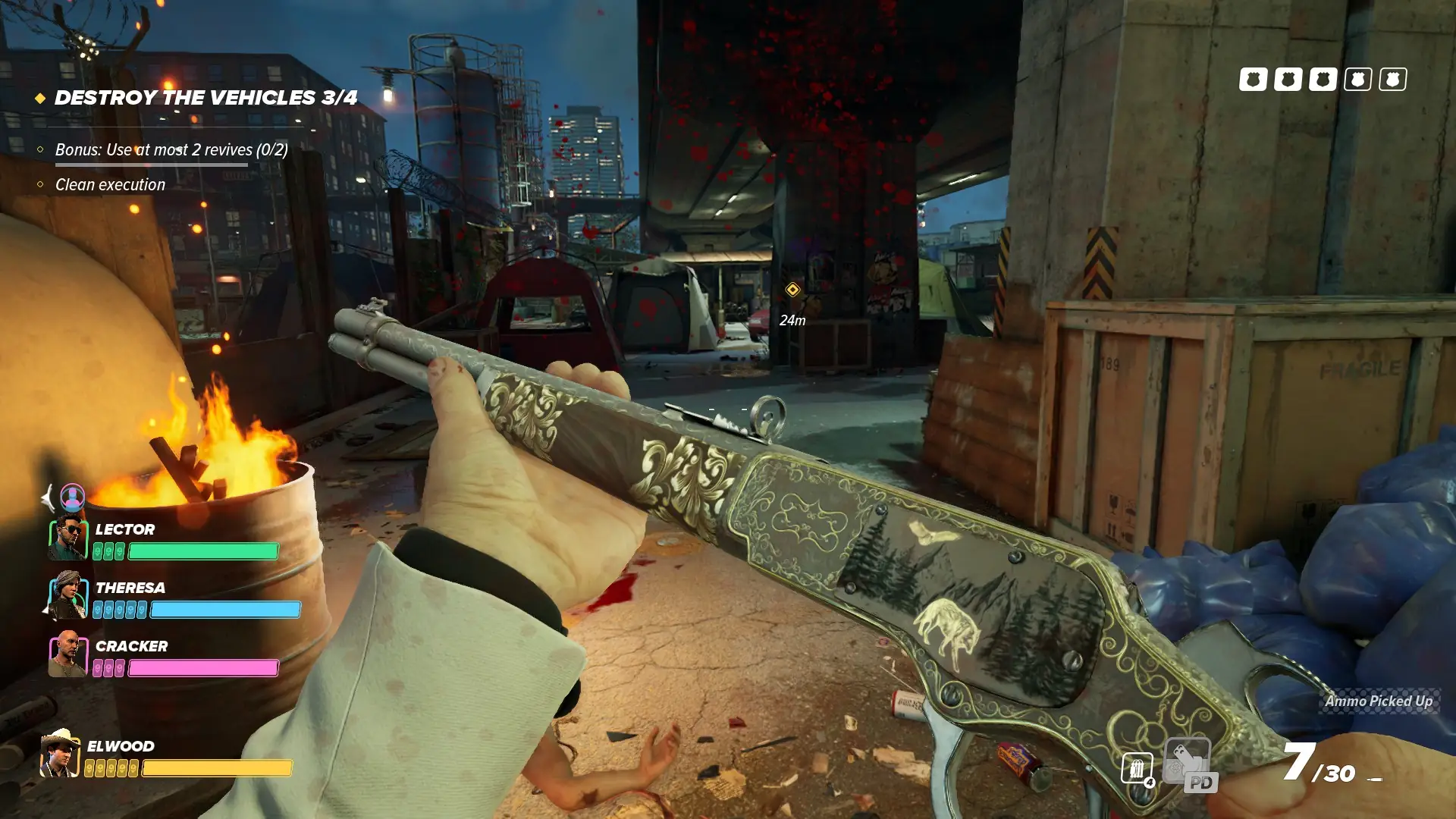1456x819 pixels.
Task: Select the Clean execution objective line
Action: (110, 184)
